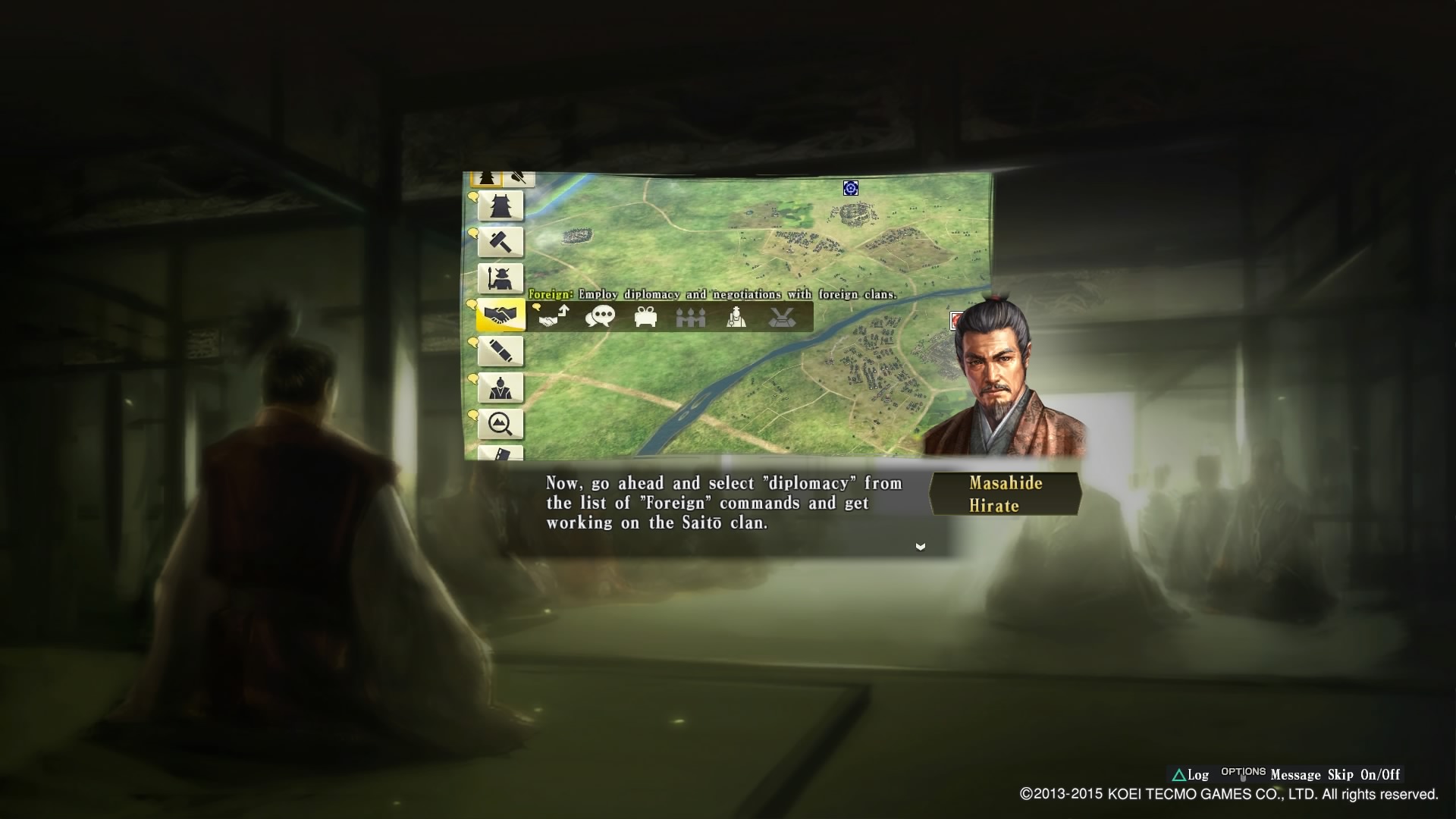This screenshot has height=819, width=1456.
Task: Open the Castle domestic affairs command
Action: pos(500,206)
